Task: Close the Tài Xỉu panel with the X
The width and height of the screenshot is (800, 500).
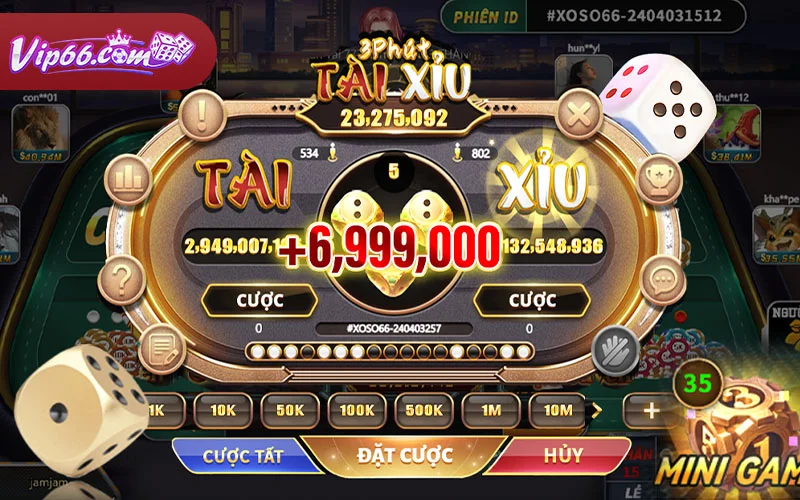Action: click(578, 114)
